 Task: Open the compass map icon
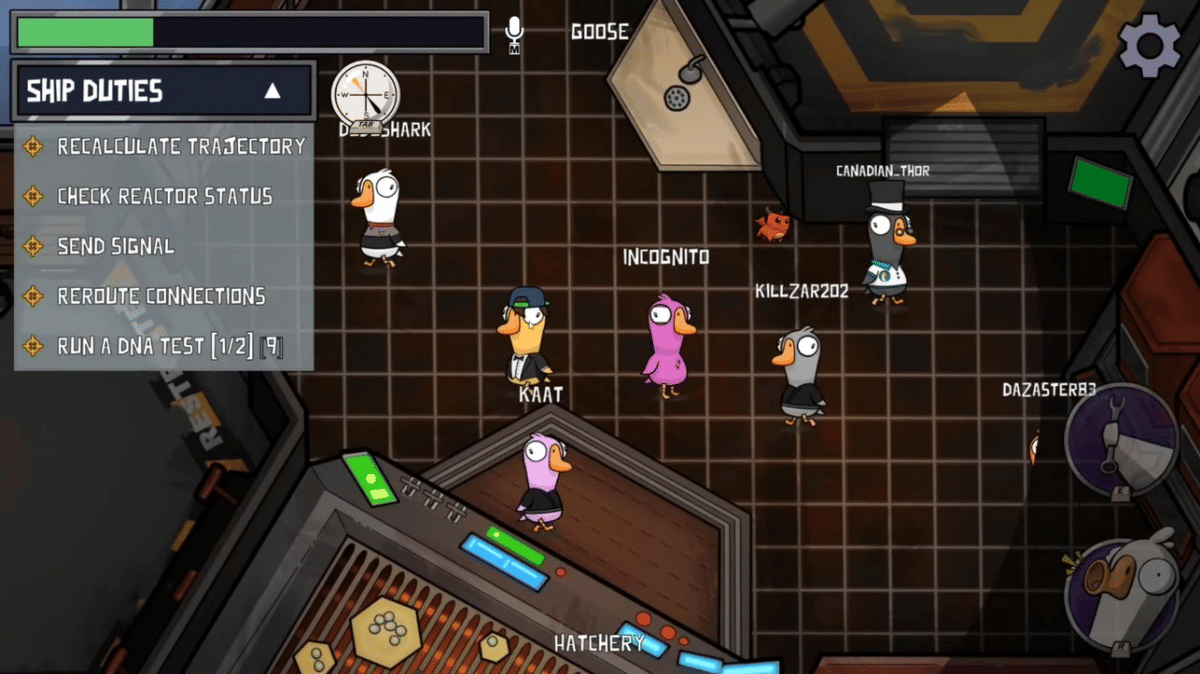(366, 95)
